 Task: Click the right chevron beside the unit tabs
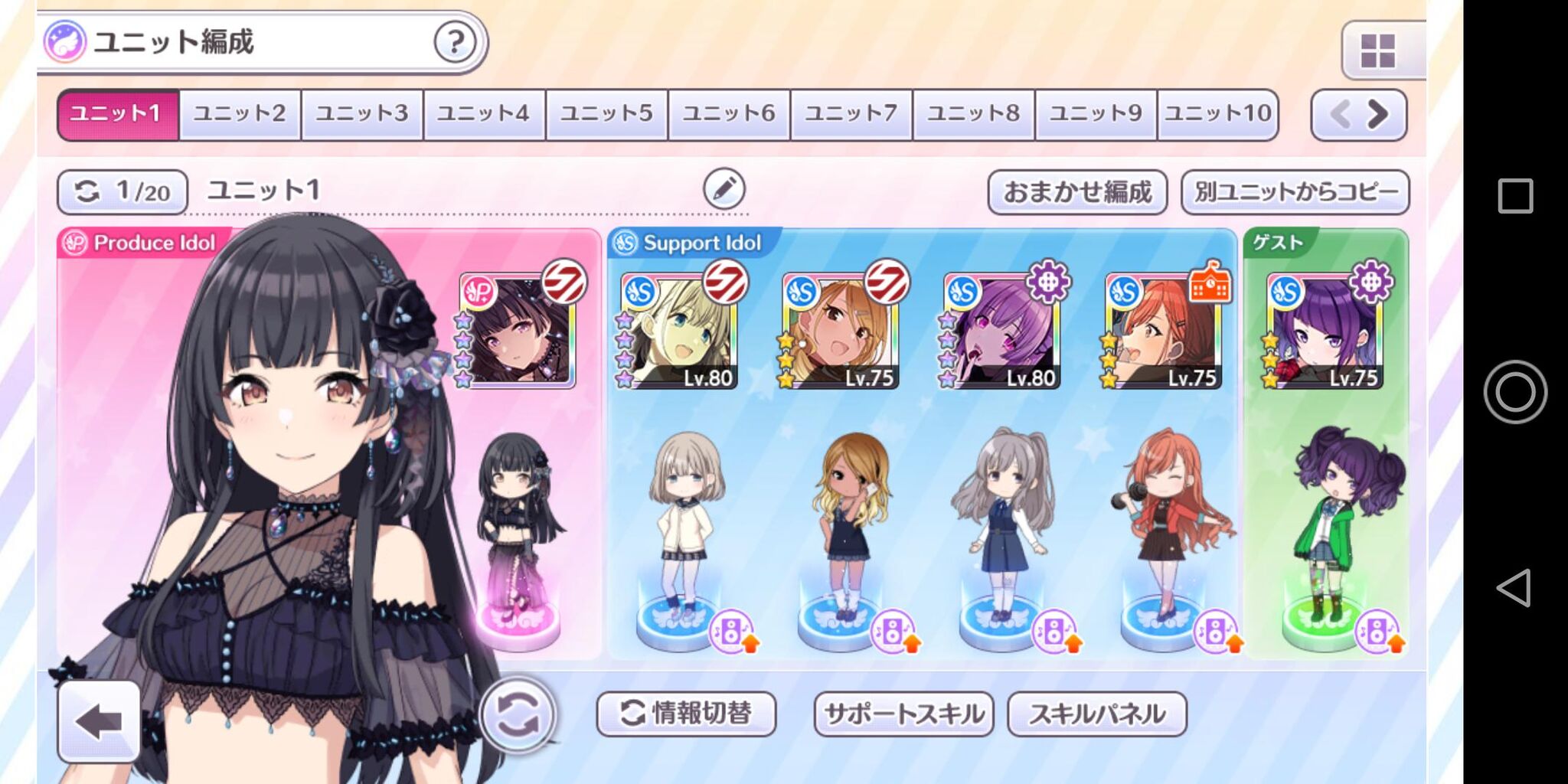[1378, 113]
